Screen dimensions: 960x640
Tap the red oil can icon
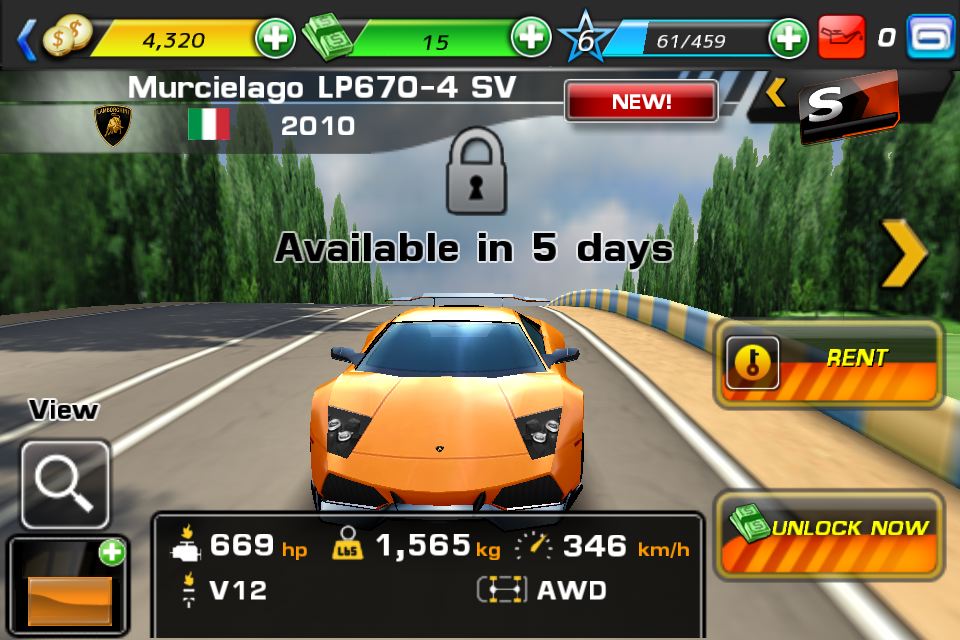pyautogui.click(x=841, y=39)
